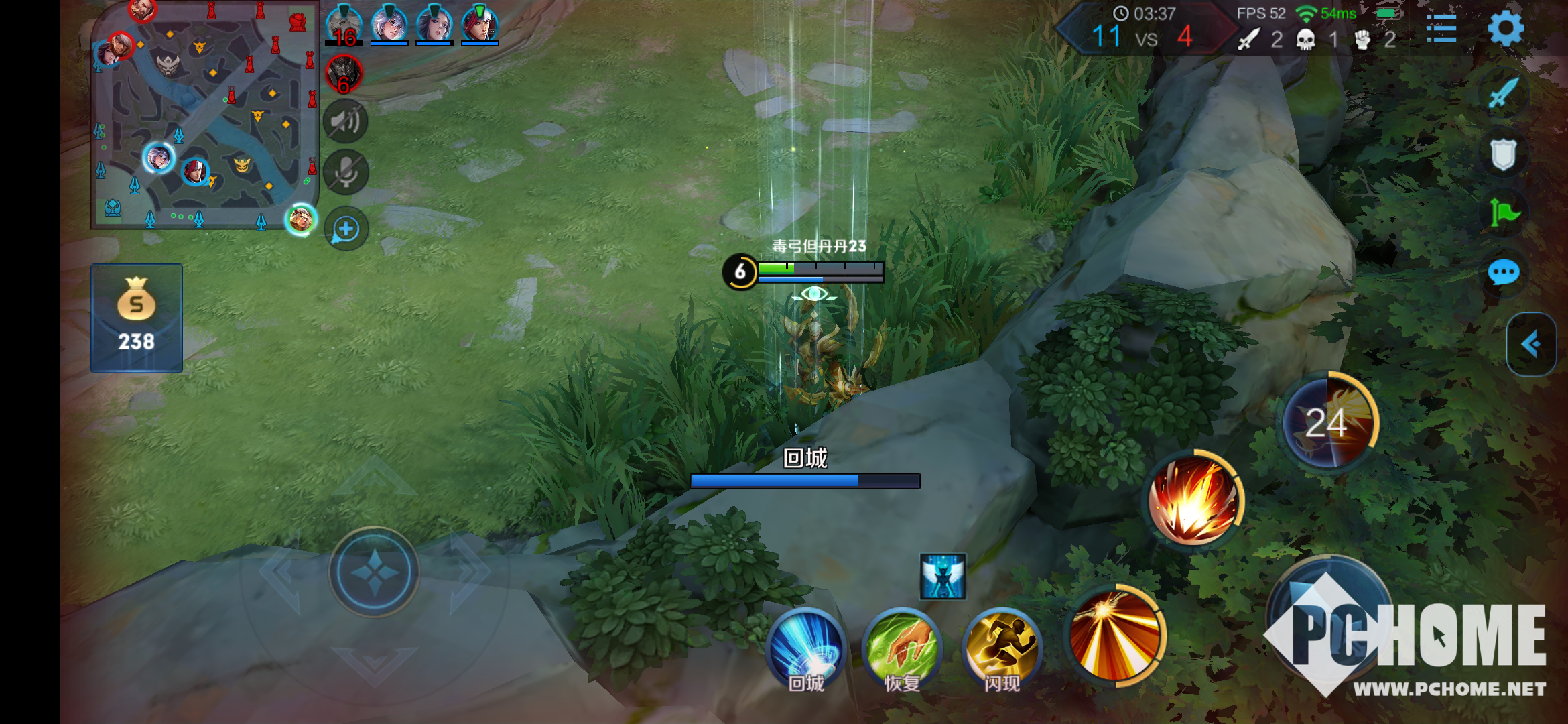The width and height of the screenshot is (1568, 724).
Task: Use the 恢复 heal skill
Action: click(x=902, y=648)
